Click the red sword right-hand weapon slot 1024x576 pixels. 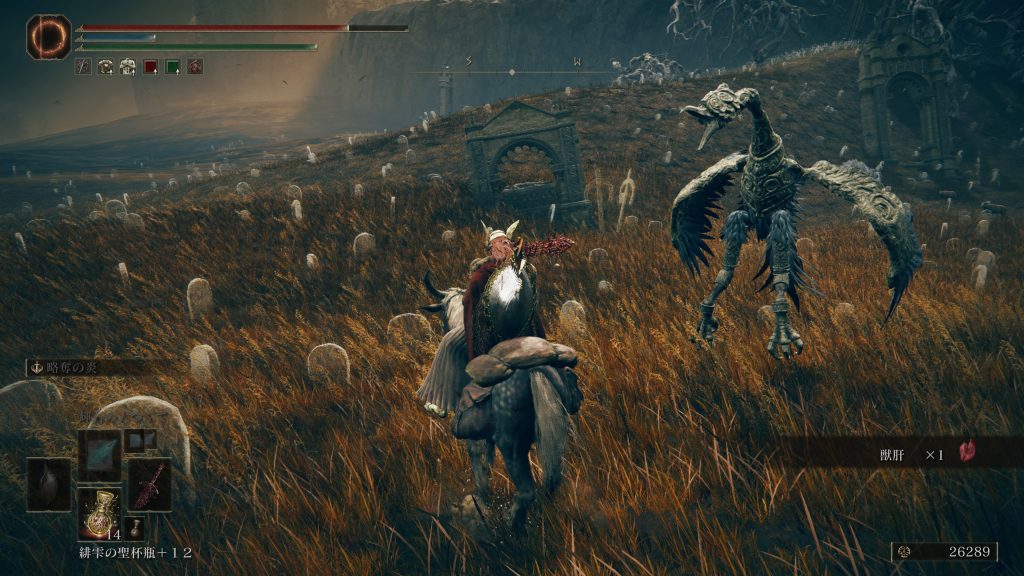click(x=149, y=484)
